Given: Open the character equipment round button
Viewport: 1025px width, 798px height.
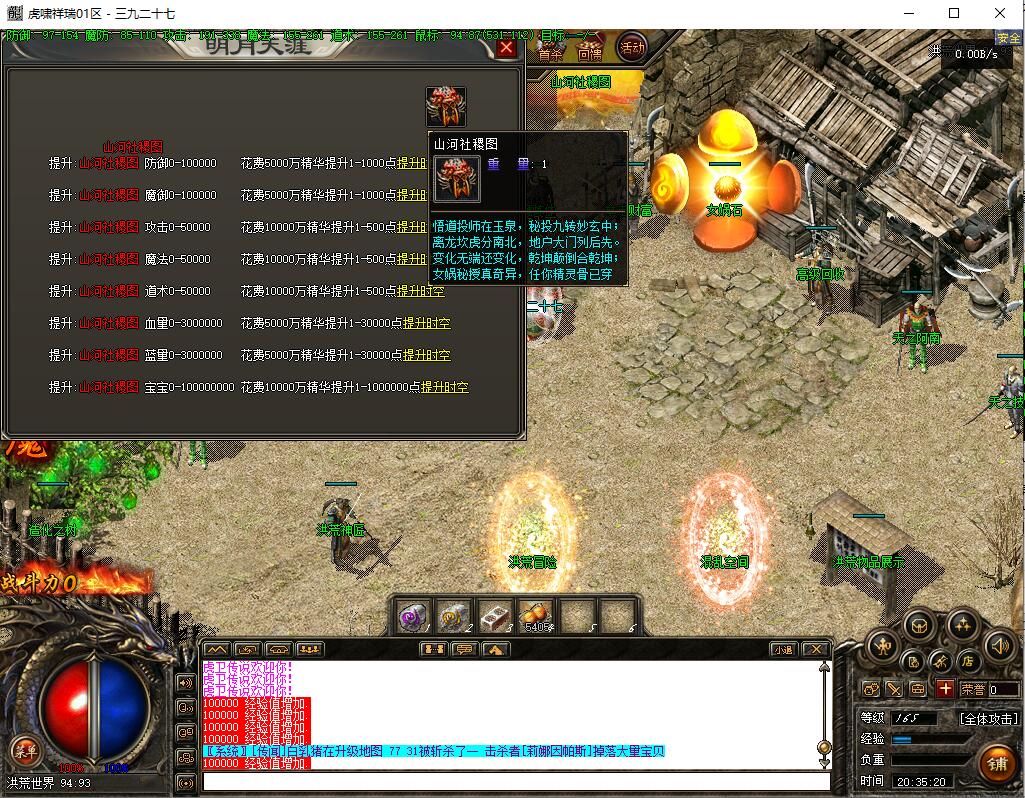Looking at the screenshot, I should (881, 645).
